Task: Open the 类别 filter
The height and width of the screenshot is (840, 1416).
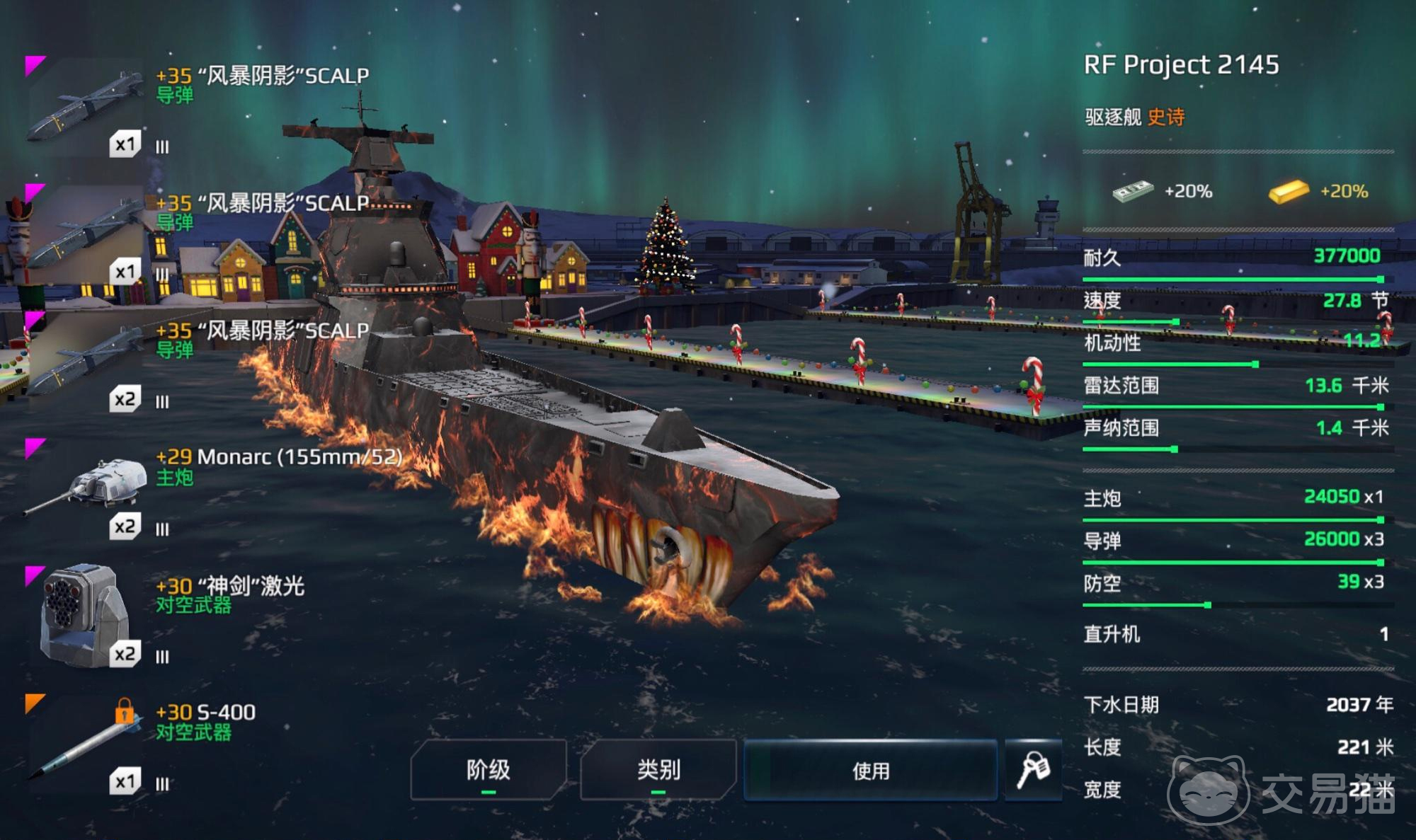Action: point(658,770)
